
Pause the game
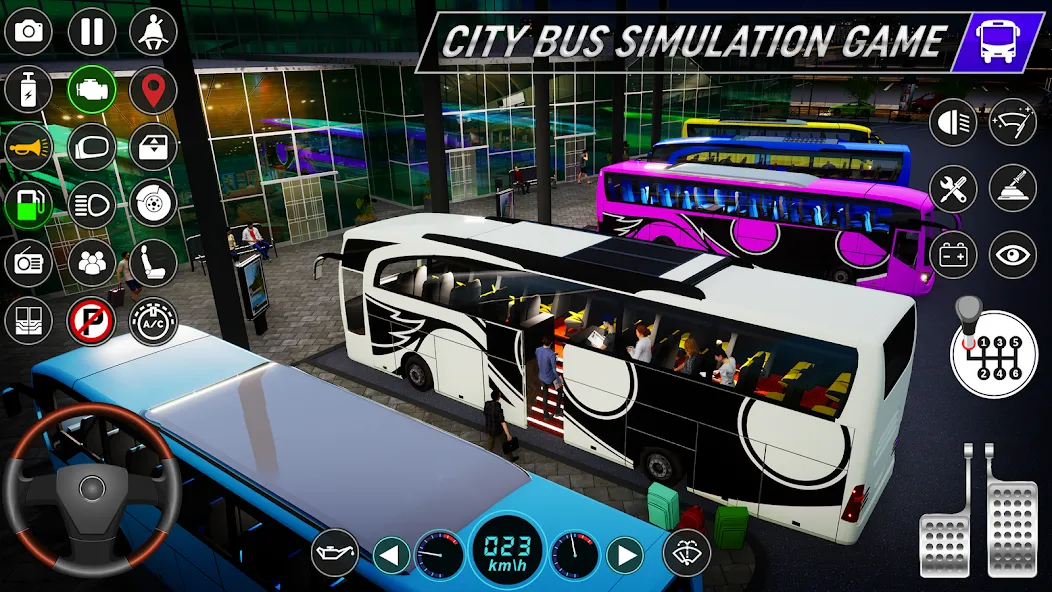[91, 32]
